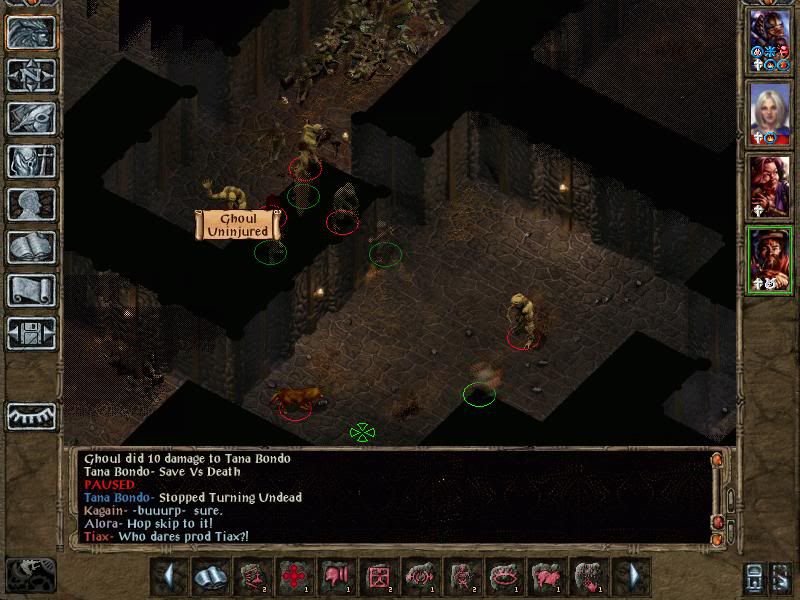Open the mage spellbook
Image resolution: width=800 pixels, height=600 pixels.
pyautogui.click(x=31, y=247)
